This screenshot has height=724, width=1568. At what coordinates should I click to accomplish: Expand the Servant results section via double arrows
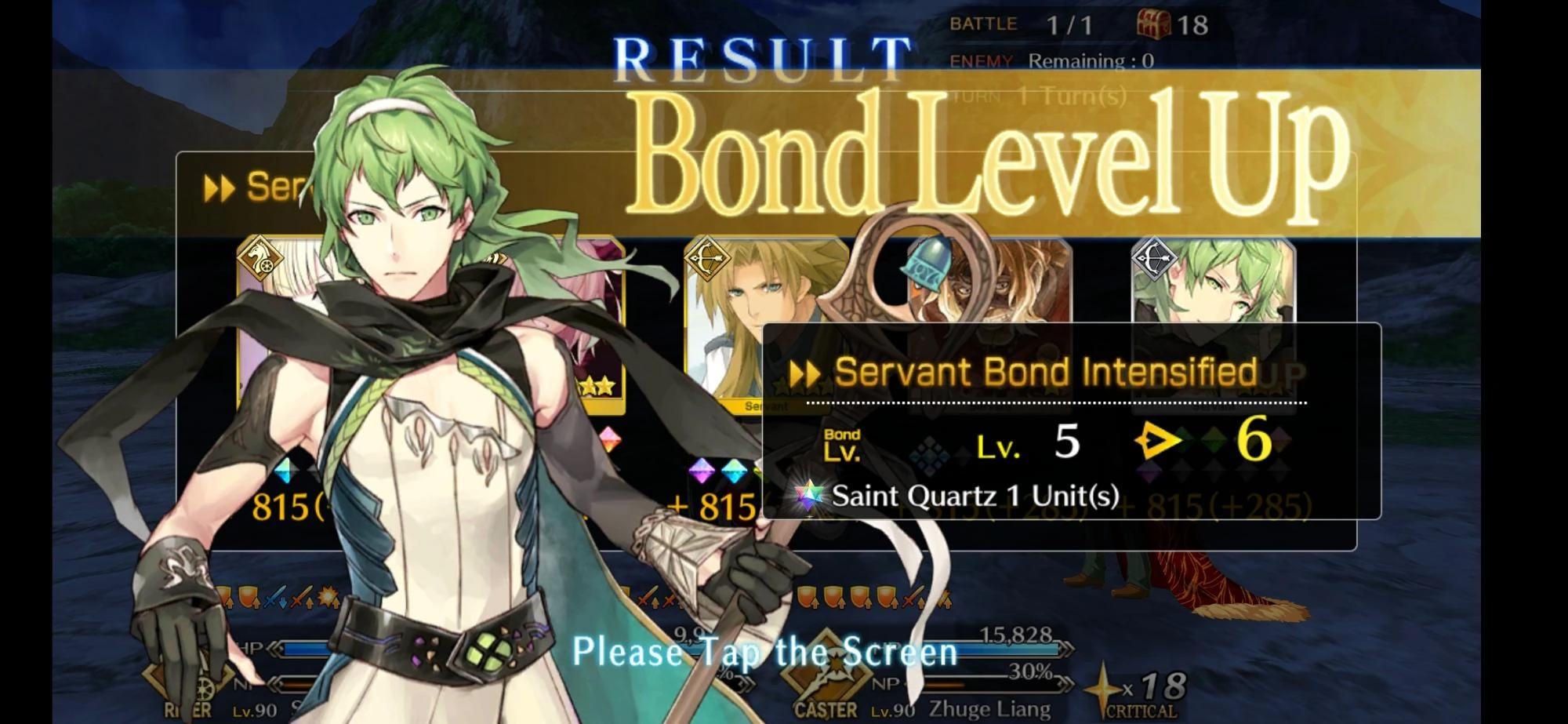tap(221, 187)
